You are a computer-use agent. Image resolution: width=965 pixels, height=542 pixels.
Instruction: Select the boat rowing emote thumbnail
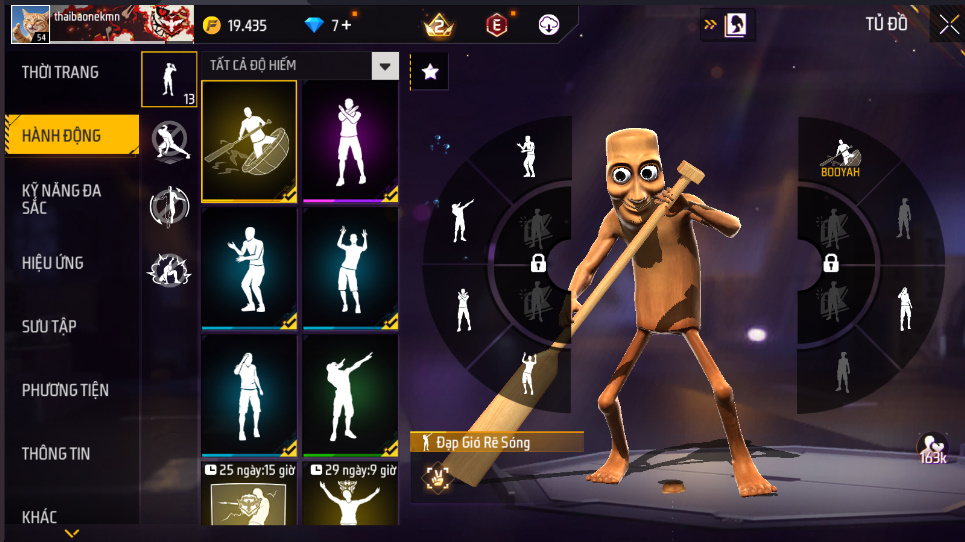[249, 141]
